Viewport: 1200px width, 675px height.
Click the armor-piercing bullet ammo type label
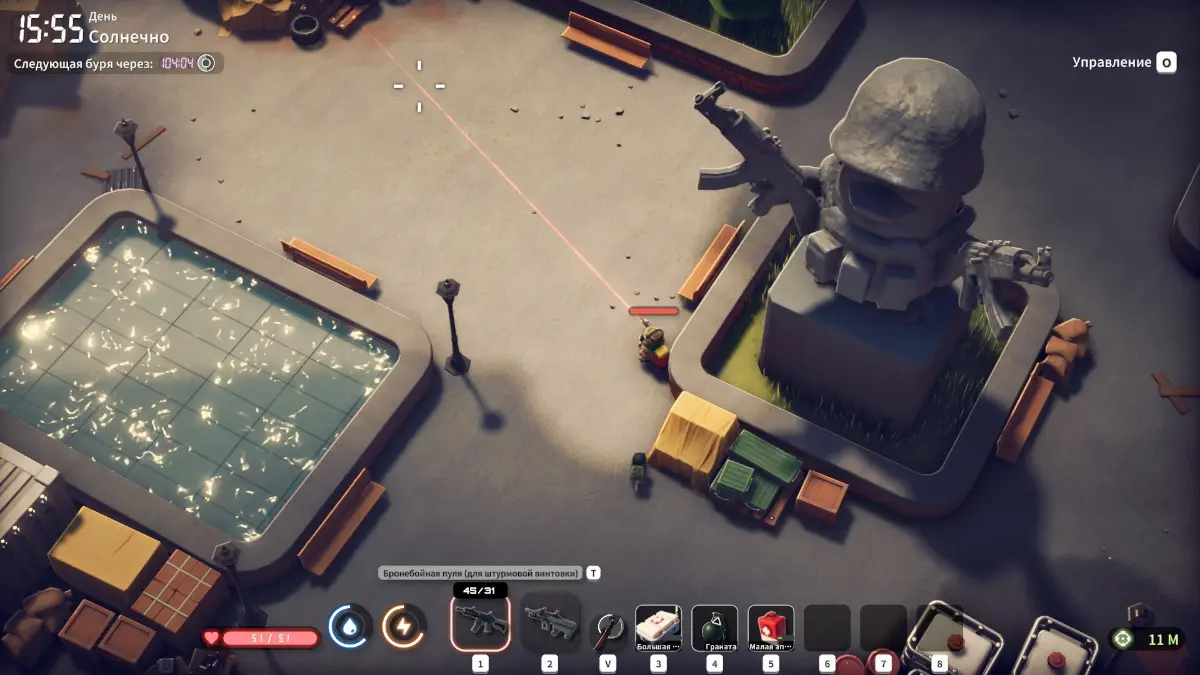pos(480,573)
